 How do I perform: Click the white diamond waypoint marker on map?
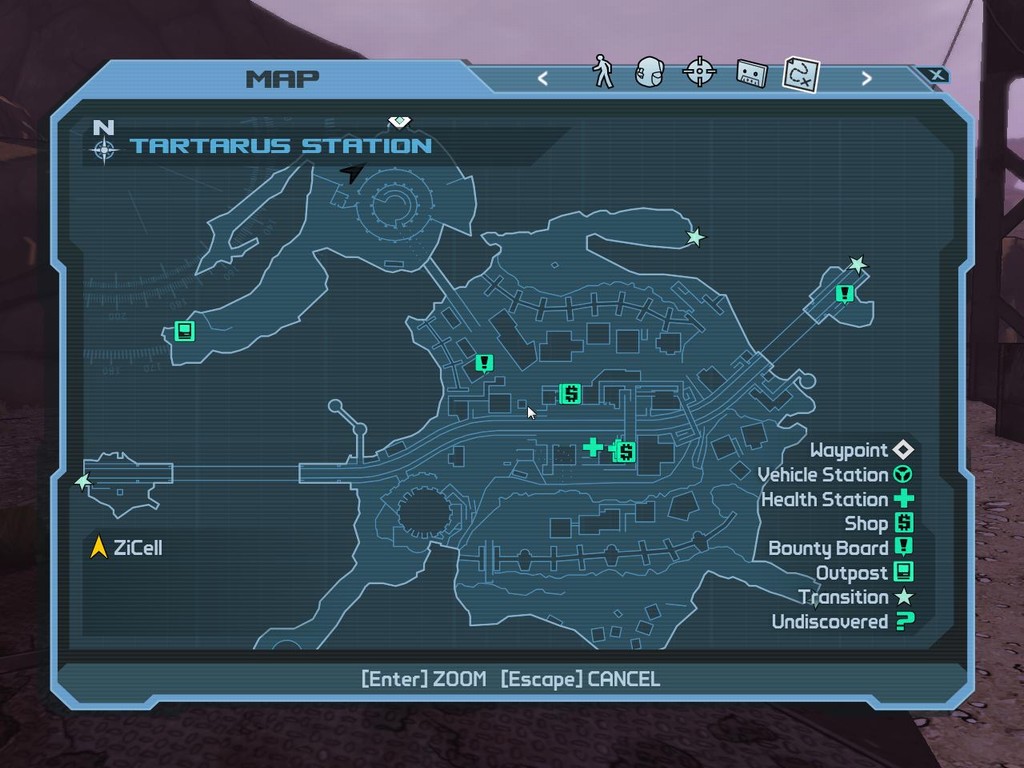point(399,122)
